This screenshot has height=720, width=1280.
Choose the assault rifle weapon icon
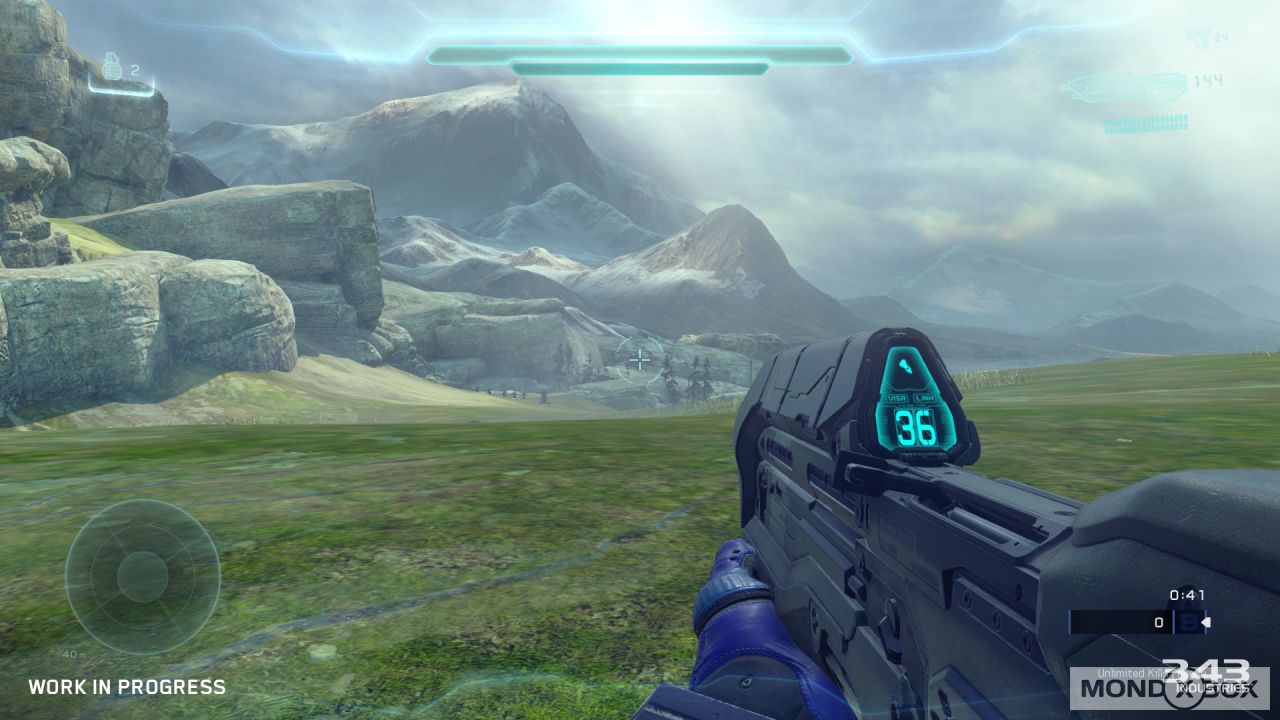coord(1122,88)
